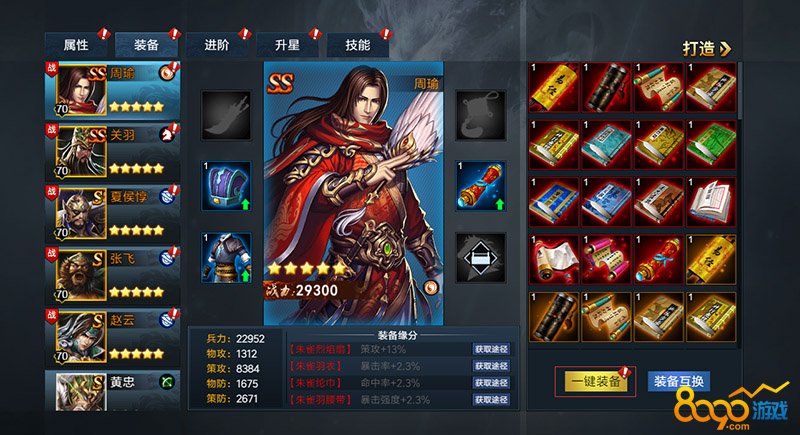800x435 pixels.
Task: Switch to the 属性 tab
Action: point(77,45)
